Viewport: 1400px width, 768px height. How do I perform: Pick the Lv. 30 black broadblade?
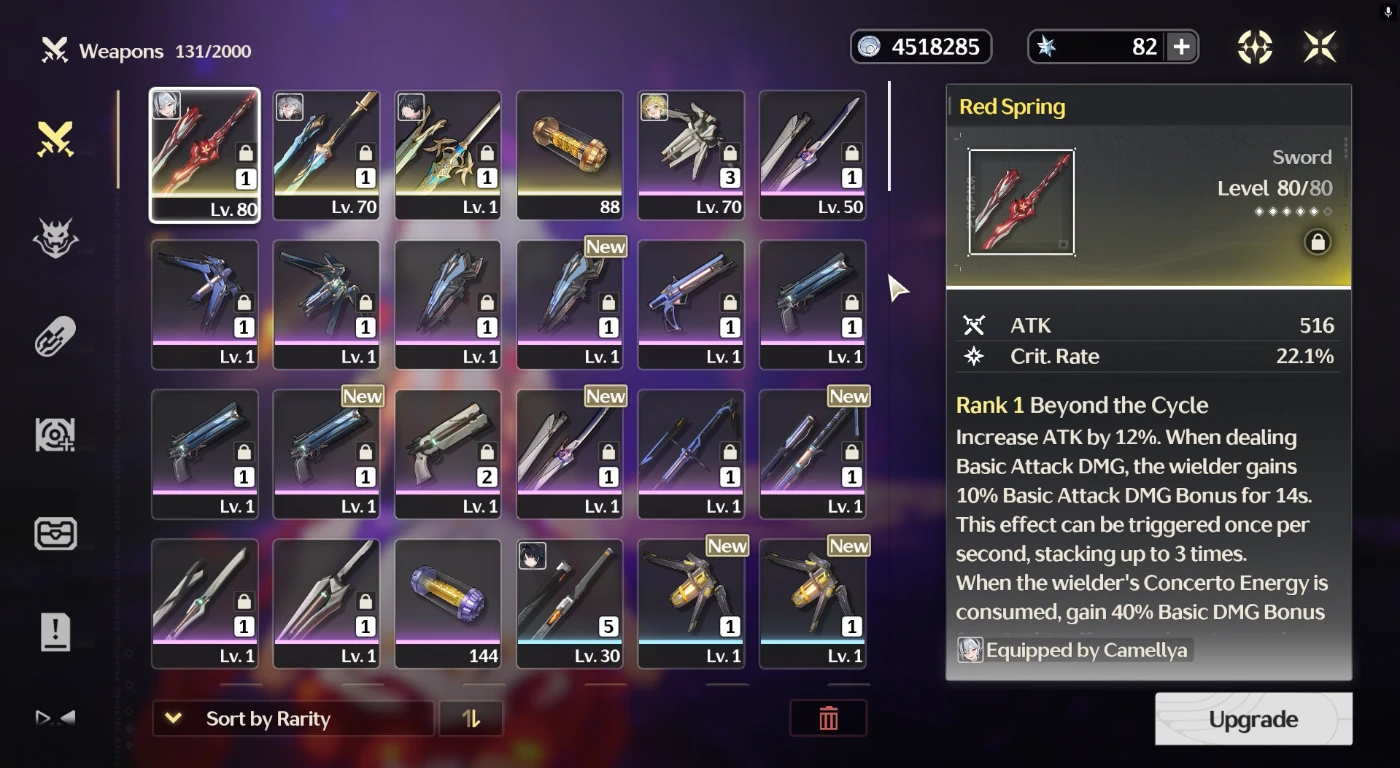570,604
